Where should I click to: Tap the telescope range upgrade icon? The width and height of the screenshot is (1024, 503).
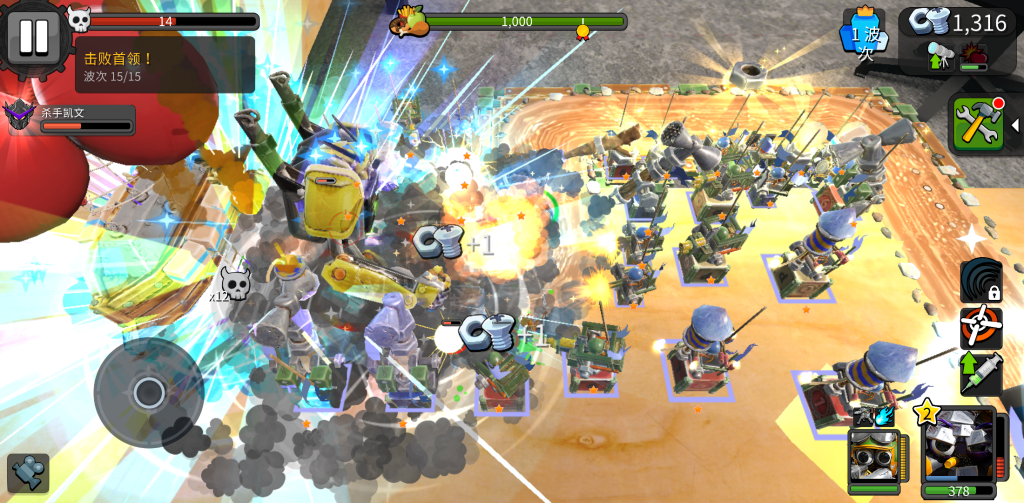[940, 56]
